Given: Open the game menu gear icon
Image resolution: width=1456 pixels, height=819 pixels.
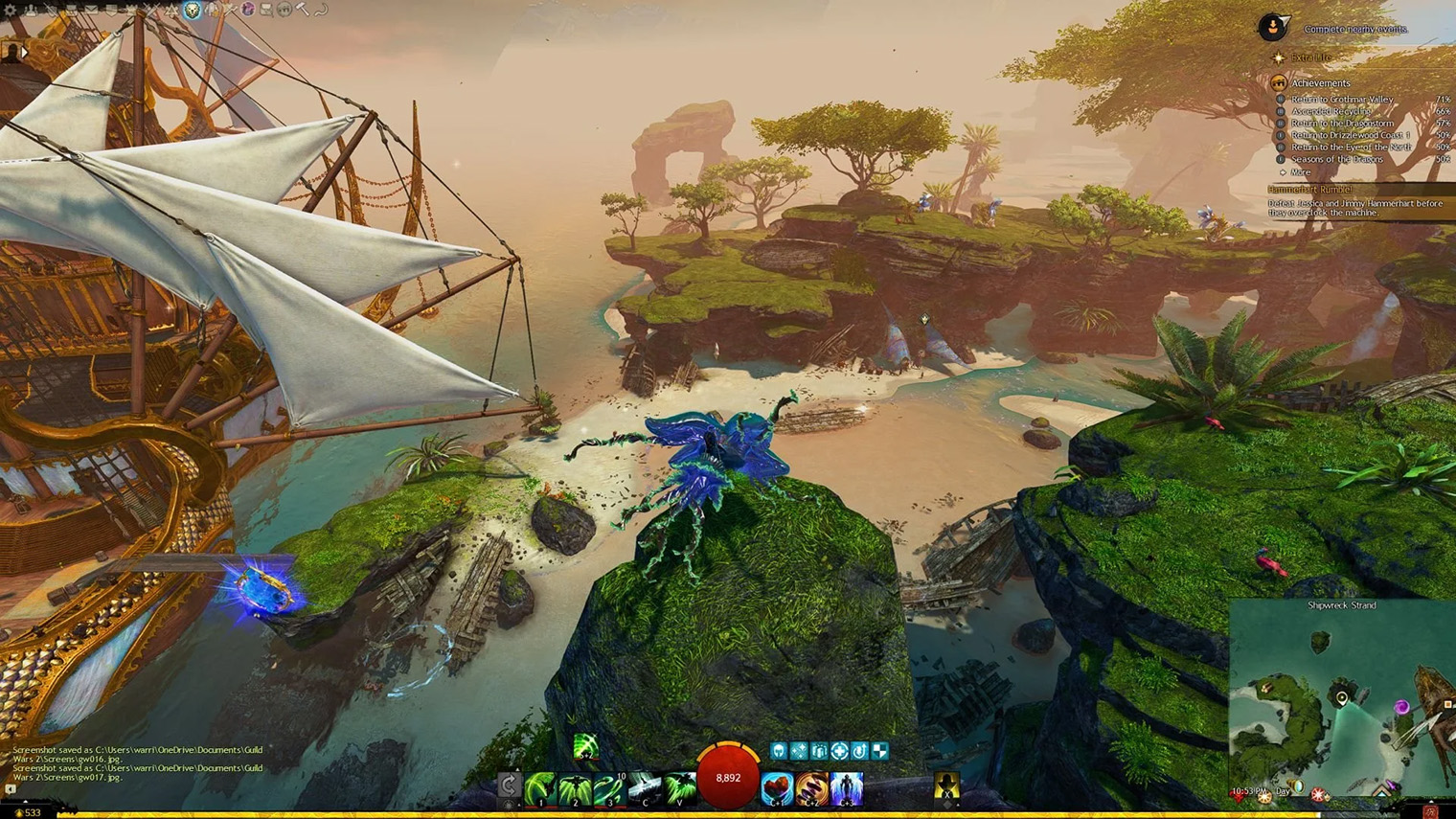Looking at the screenshot, I should click(x=10, y=10).
